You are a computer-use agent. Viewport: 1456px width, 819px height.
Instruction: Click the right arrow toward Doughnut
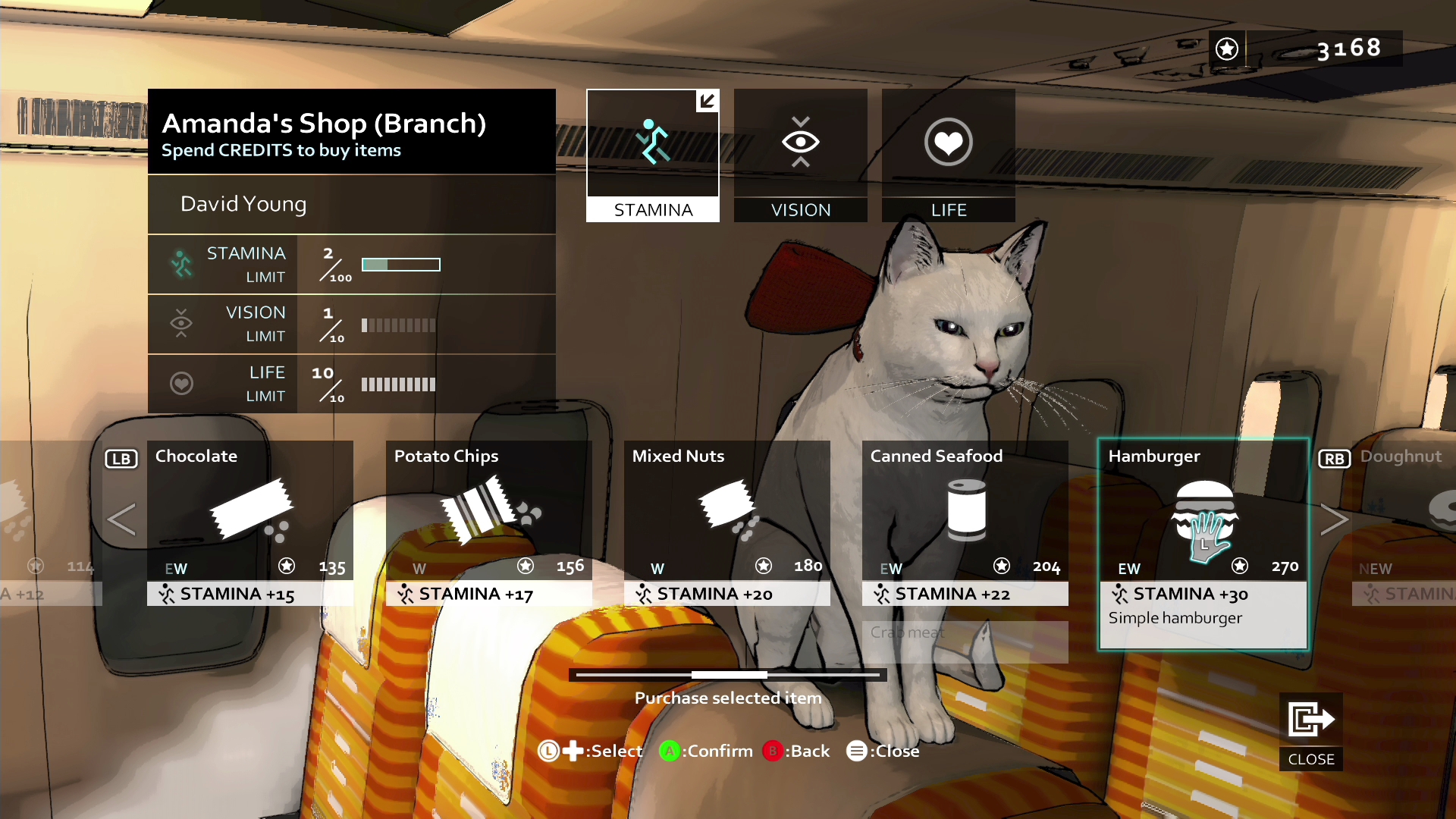click(1335, 519)
